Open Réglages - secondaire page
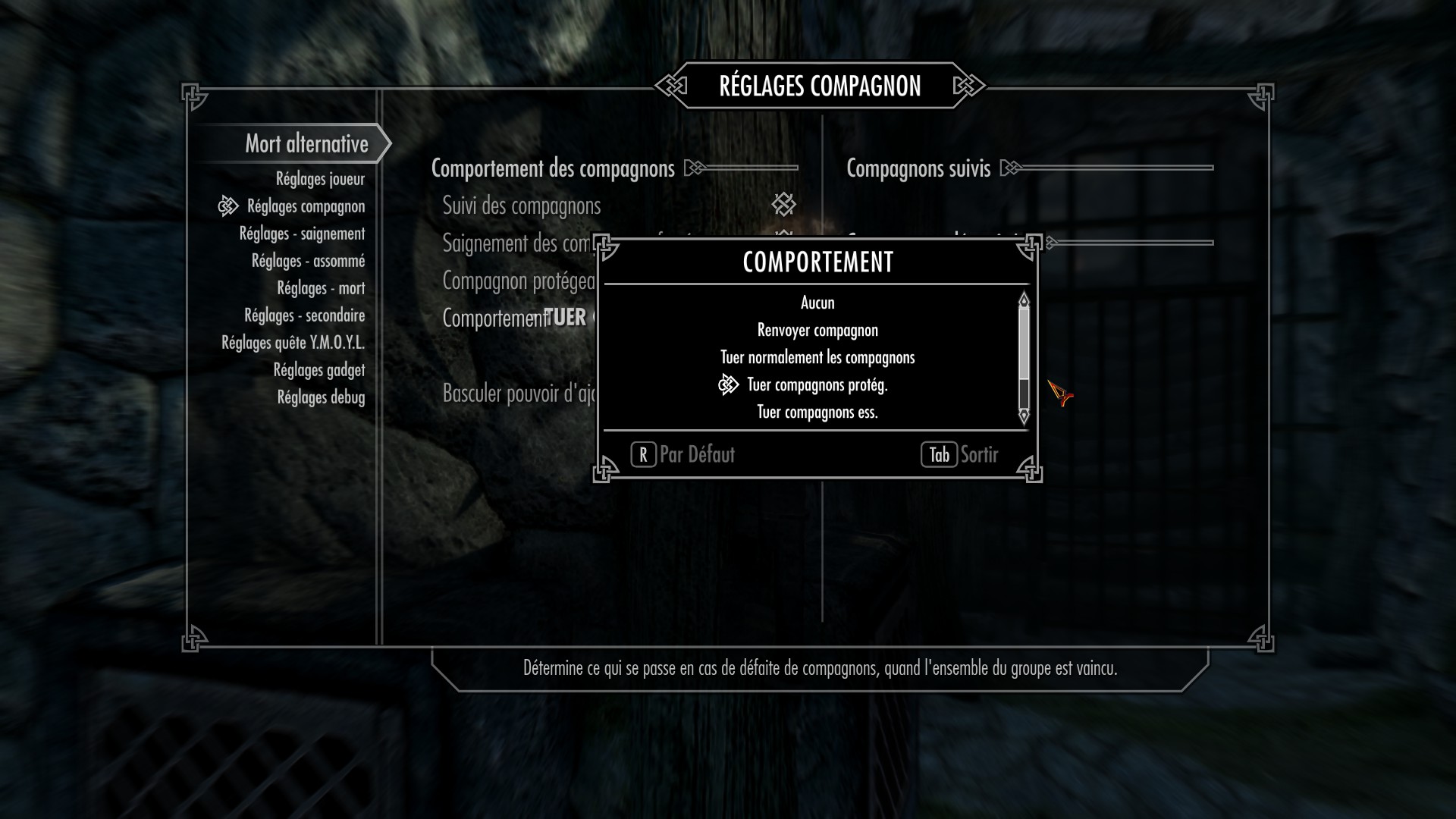Viewport: 1456px width, 819px height. pyautogui.click(x=304, y=315)
